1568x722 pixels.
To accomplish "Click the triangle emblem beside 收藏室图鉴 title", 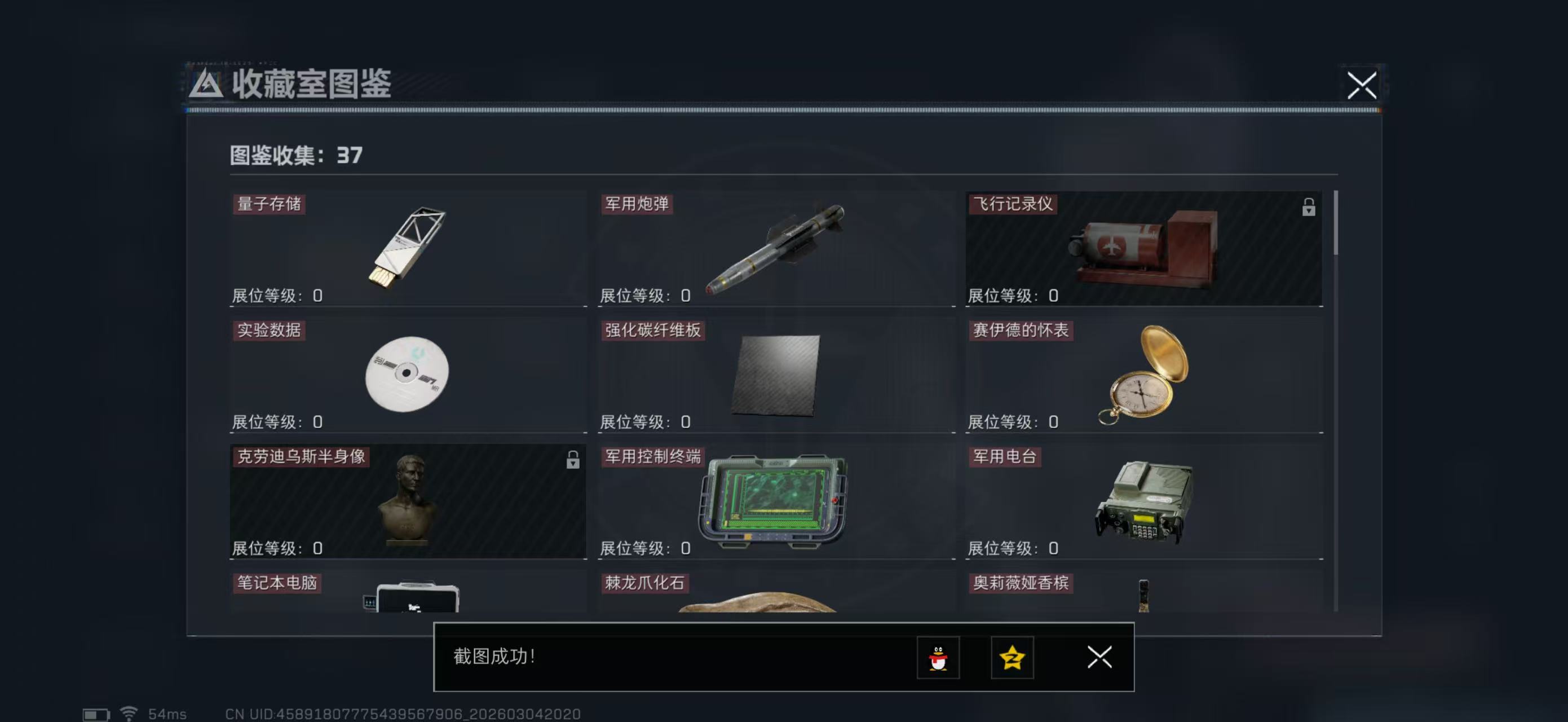I will [206, 86].
